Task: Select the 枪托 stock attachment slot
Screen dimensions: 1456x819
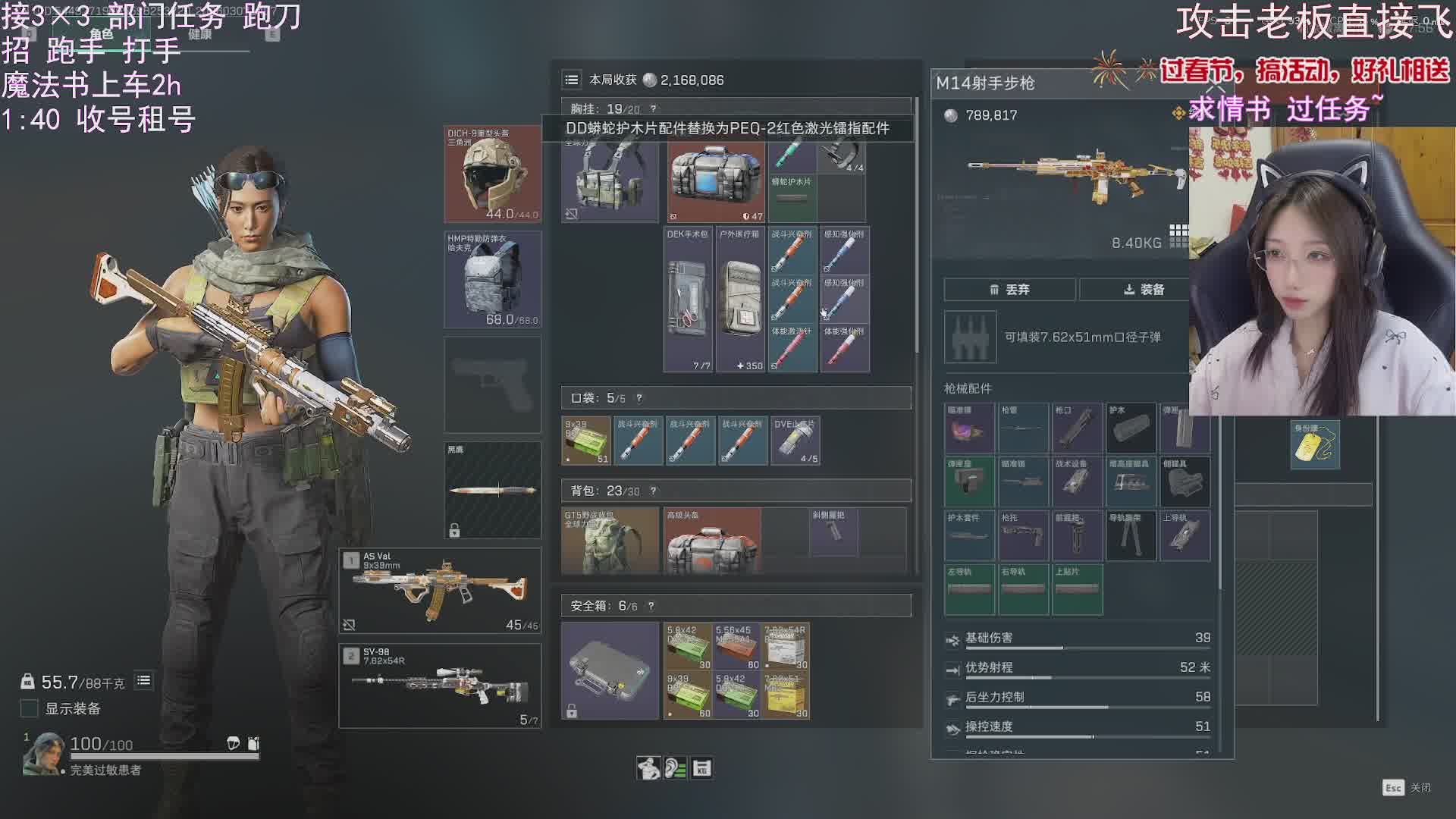Action: point(1023,535)
